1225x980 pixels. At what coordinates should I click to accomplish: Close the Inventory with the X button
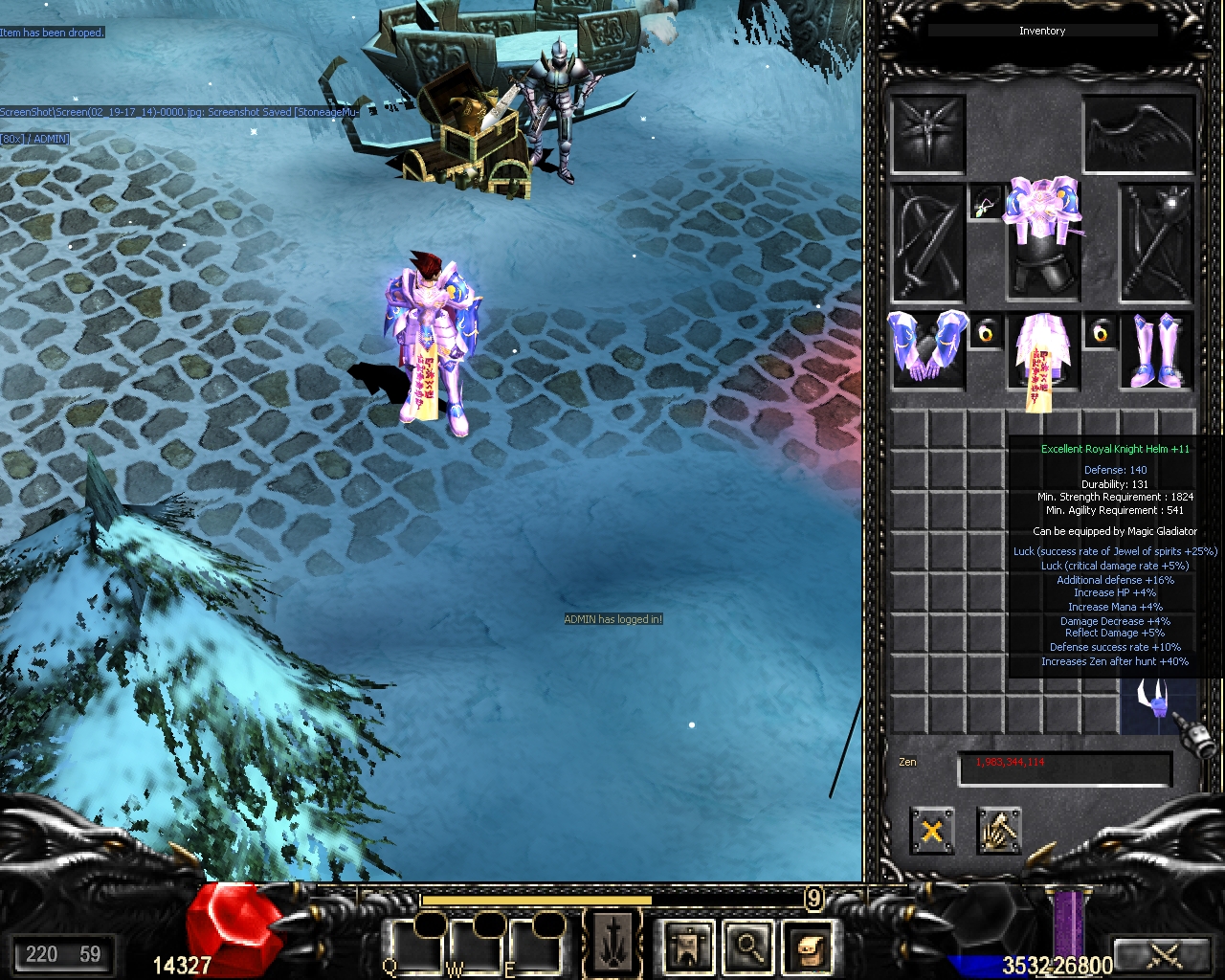pos(931,830)
